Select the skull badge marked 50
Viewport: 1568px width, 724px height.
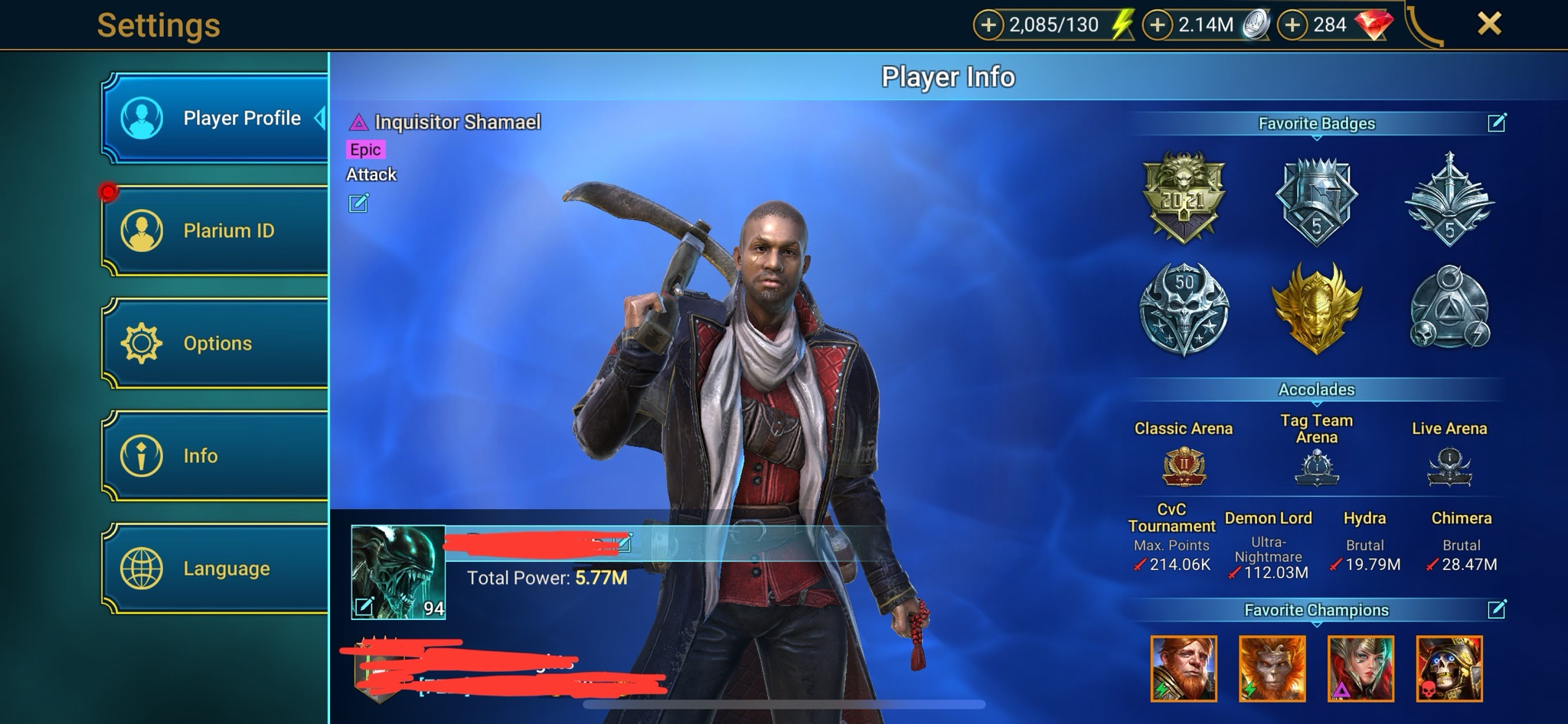coord(1184,308)
